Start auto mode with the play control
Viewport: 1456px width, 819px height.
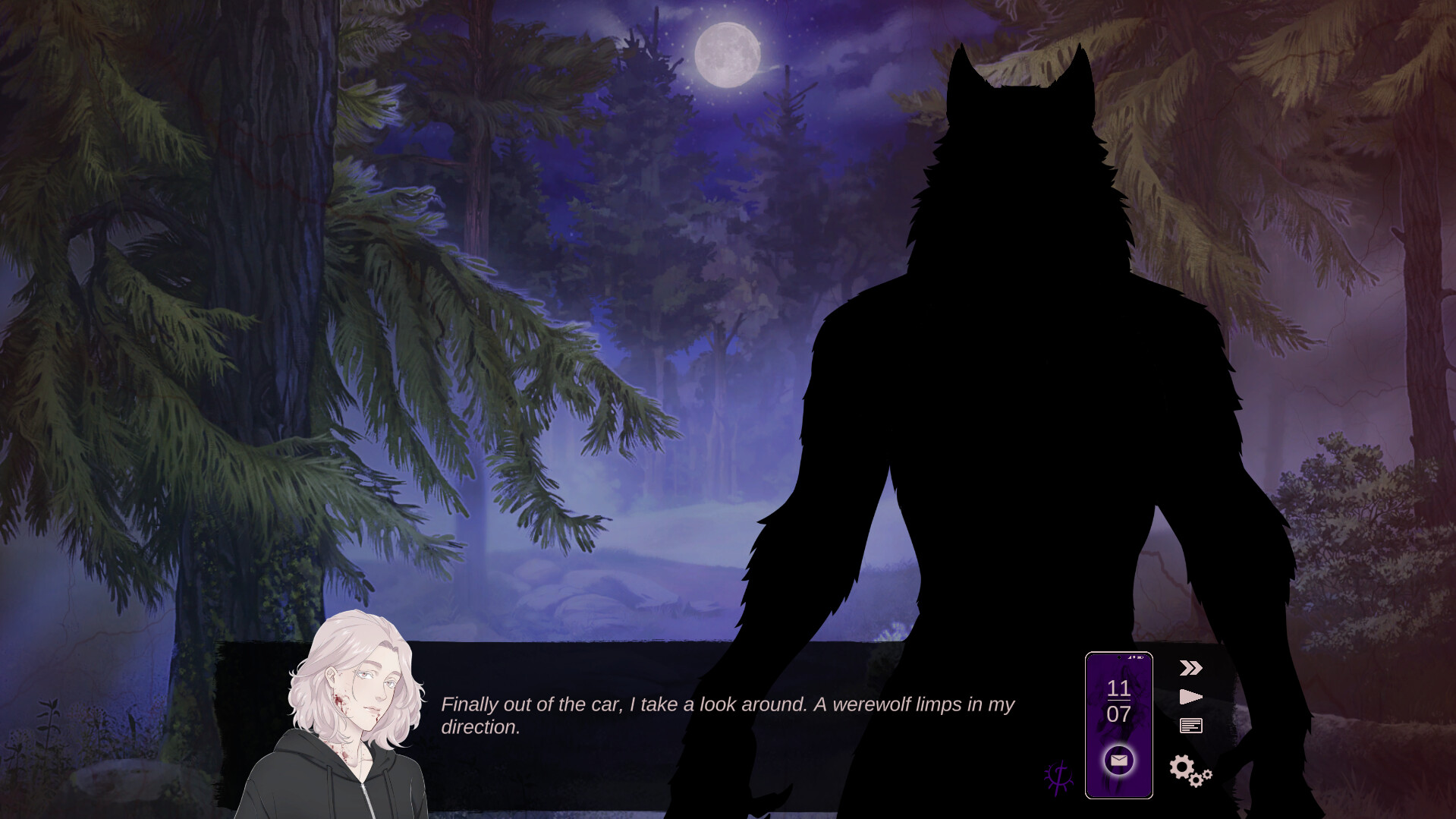pyautogui.click(x=1191, y=696)
